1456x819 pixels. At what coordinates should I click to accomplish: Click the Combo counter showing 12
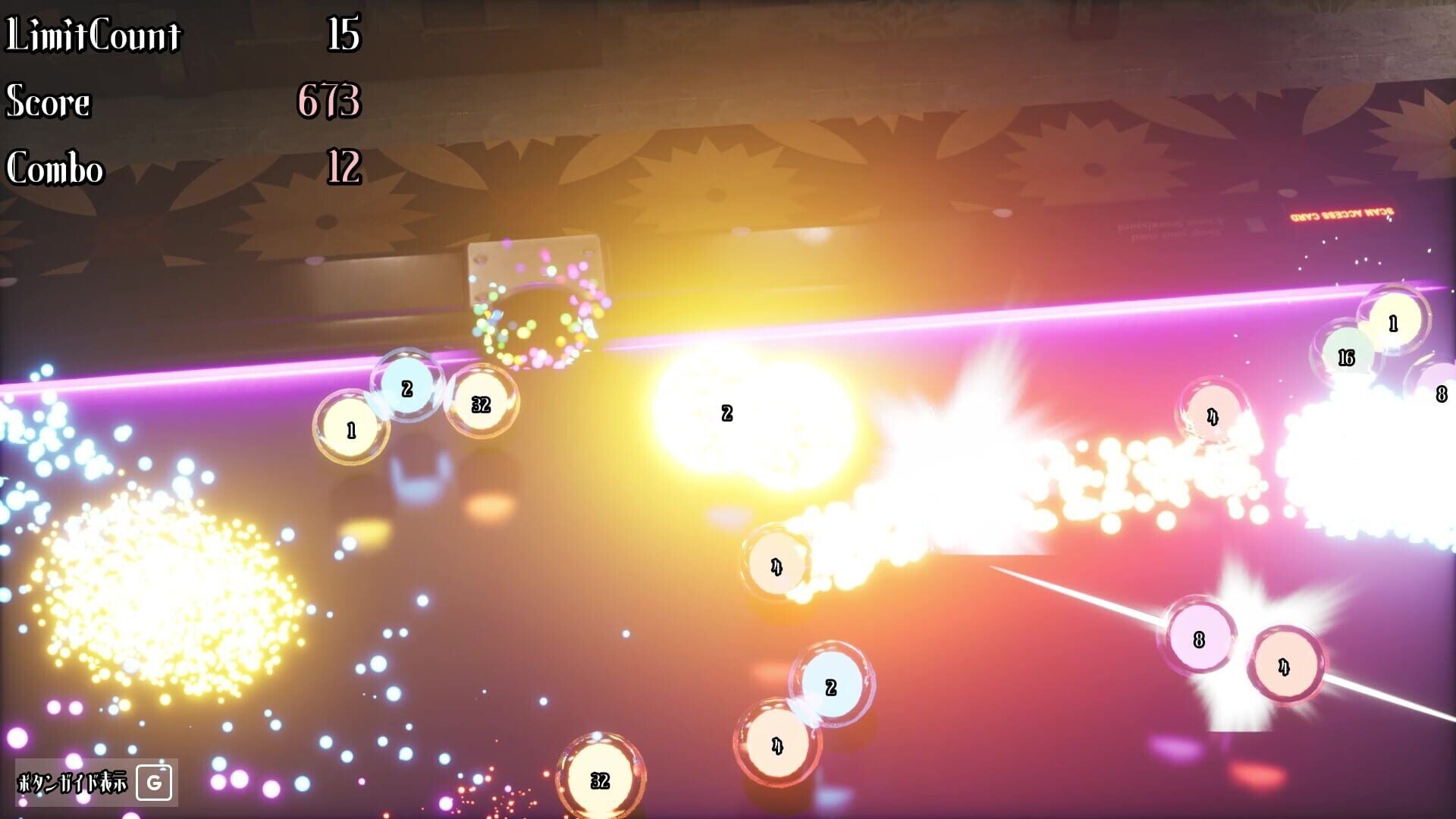345,168
